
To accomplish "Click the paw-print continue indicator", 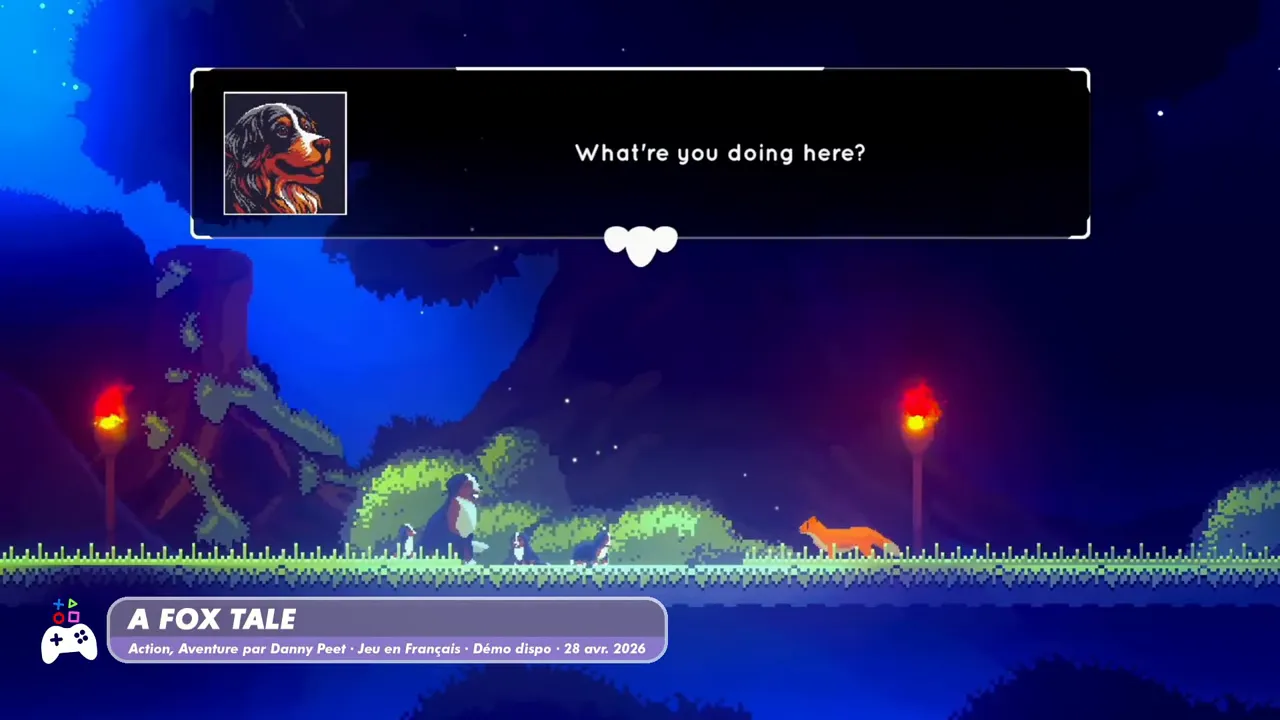I will [x=640, y=245].
